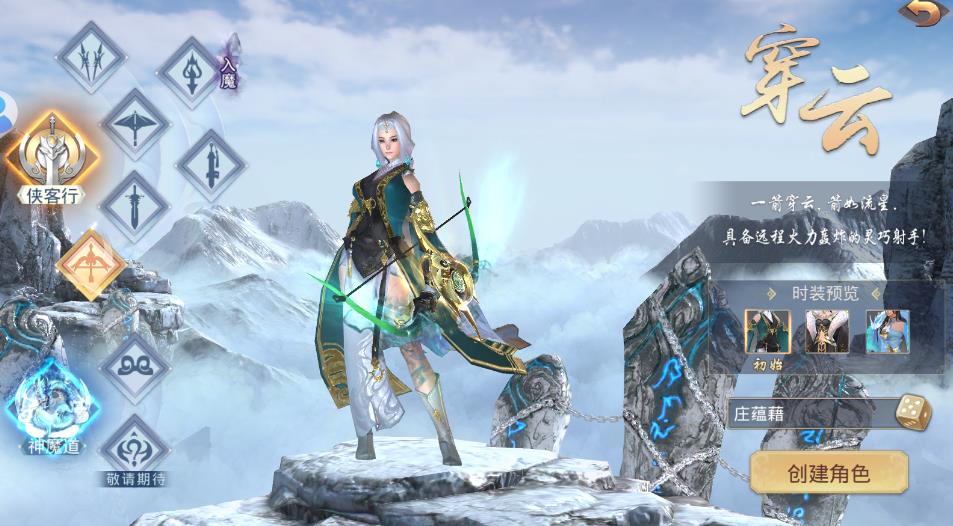Select the single sword class icon
953x526 pixels.
[133, 206]
